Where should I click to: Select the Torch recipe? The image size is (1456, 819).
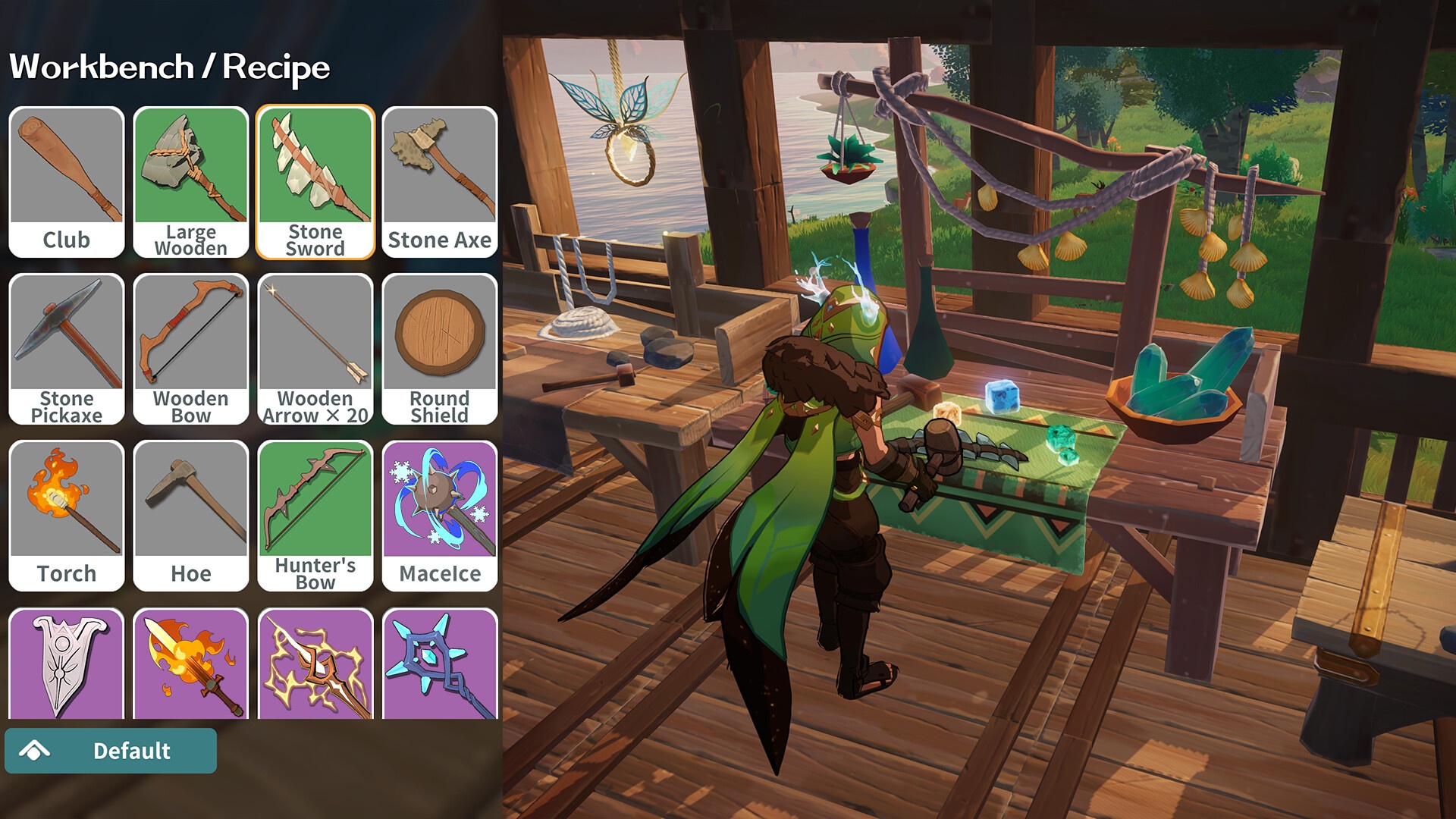click(x=67, y=516)
